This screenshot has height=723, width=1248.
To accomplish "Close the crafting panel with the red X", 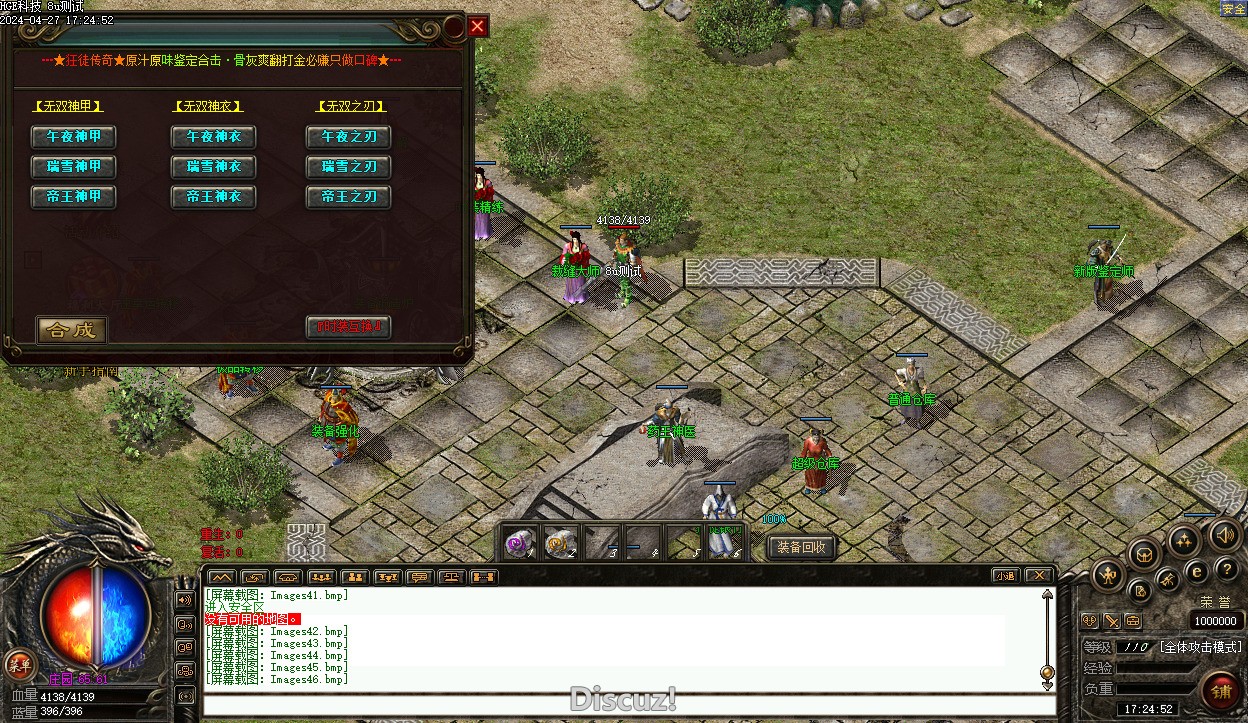I will pos(478,27).
